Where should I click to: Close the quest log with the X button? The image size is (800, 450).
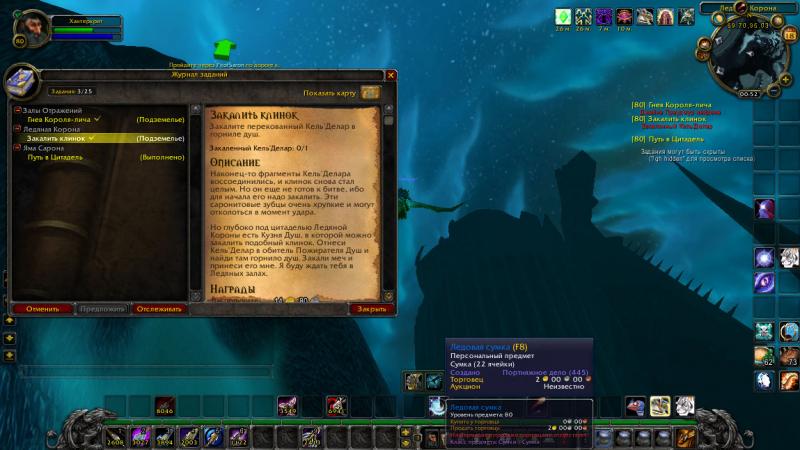(x=391, y=75)
